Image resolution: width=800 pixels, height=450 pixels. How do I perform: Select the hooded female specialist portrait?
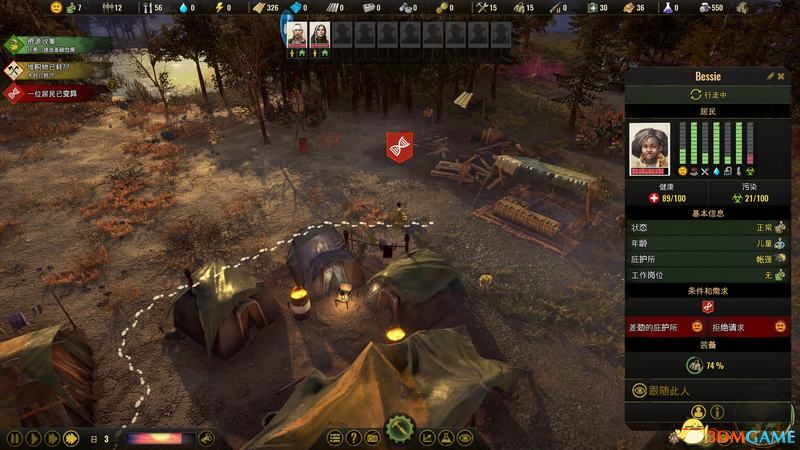click(x=319, y=34)
